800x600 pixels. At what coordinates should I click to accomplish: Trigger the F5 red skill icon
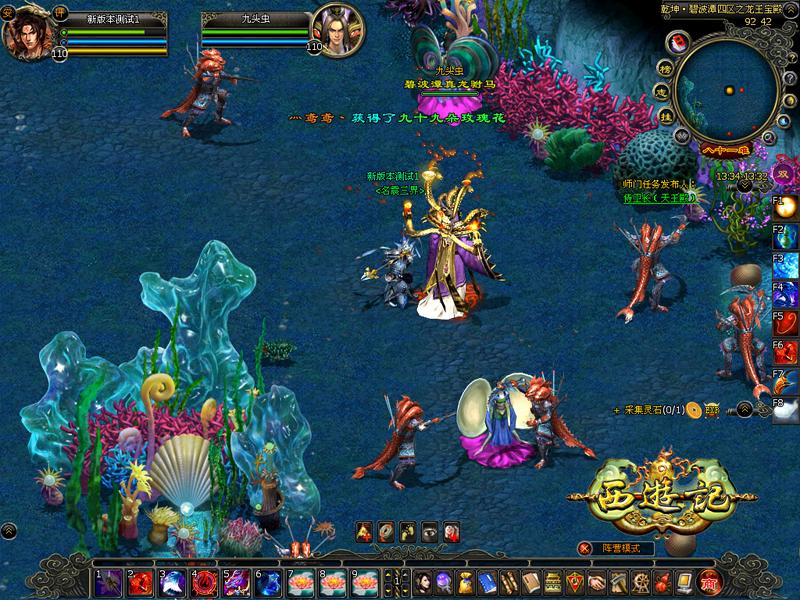(786, 324)
